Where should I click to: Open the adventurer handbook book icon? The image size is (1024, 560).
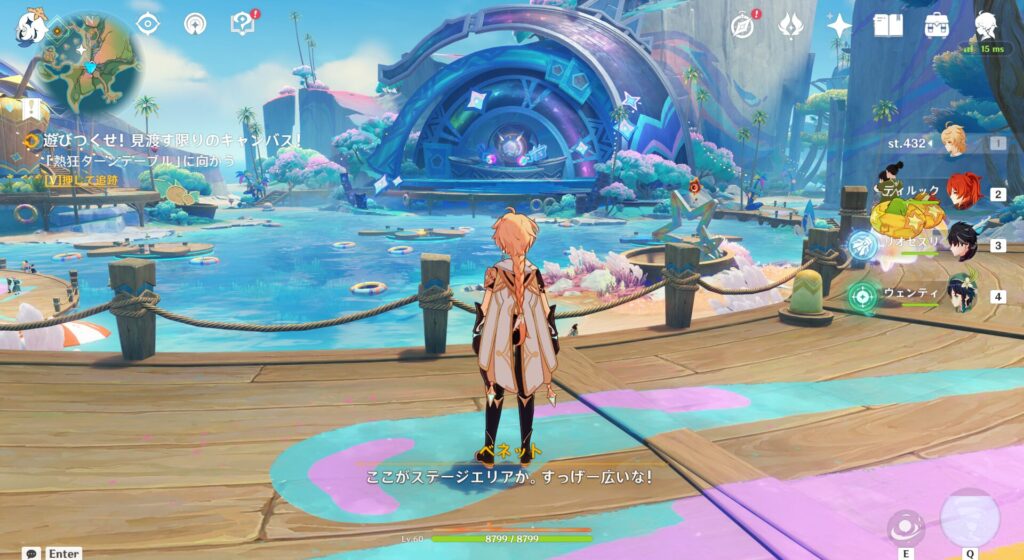point(888,25)
